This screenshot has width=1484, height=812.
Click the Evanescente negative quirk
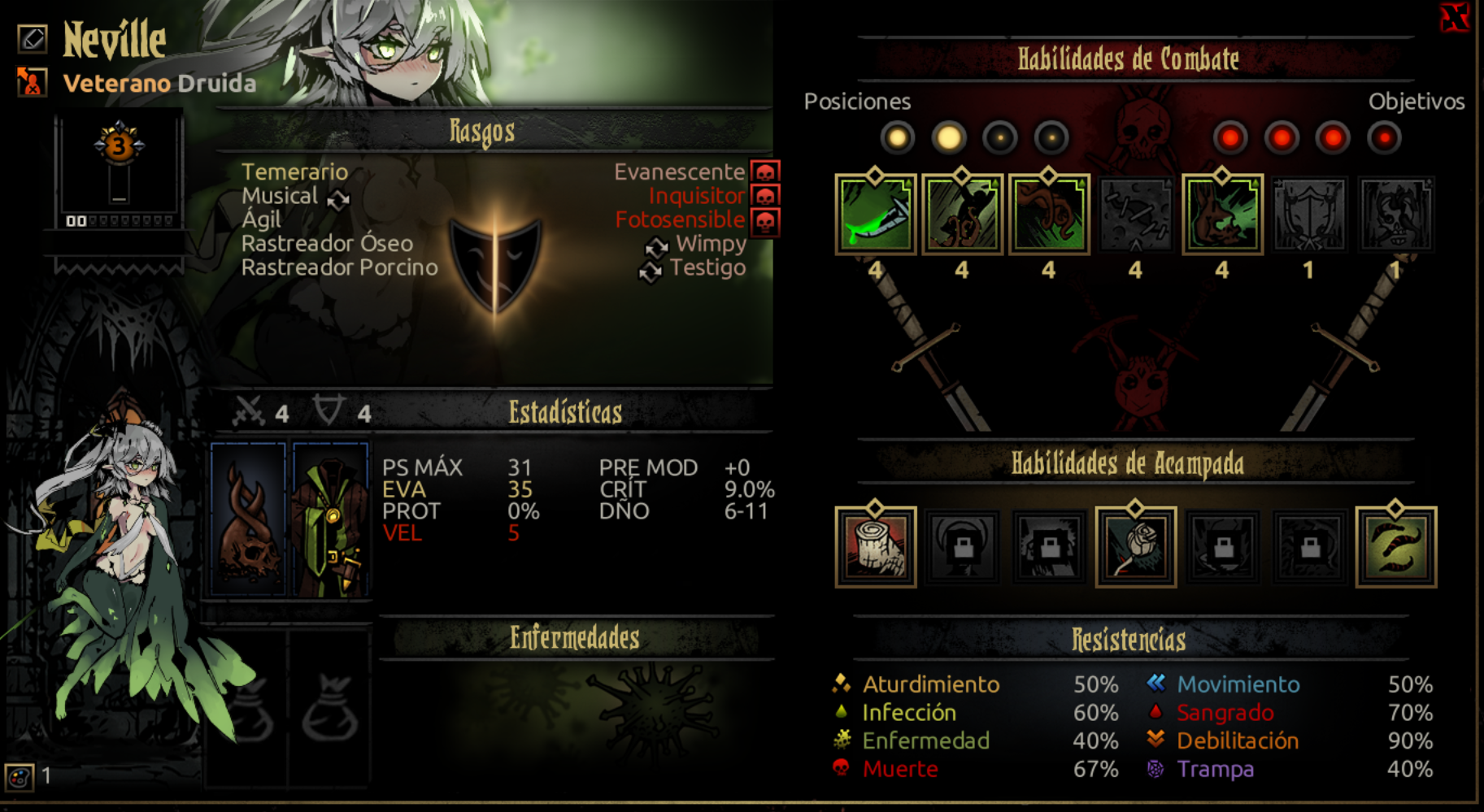click(679, 172)
